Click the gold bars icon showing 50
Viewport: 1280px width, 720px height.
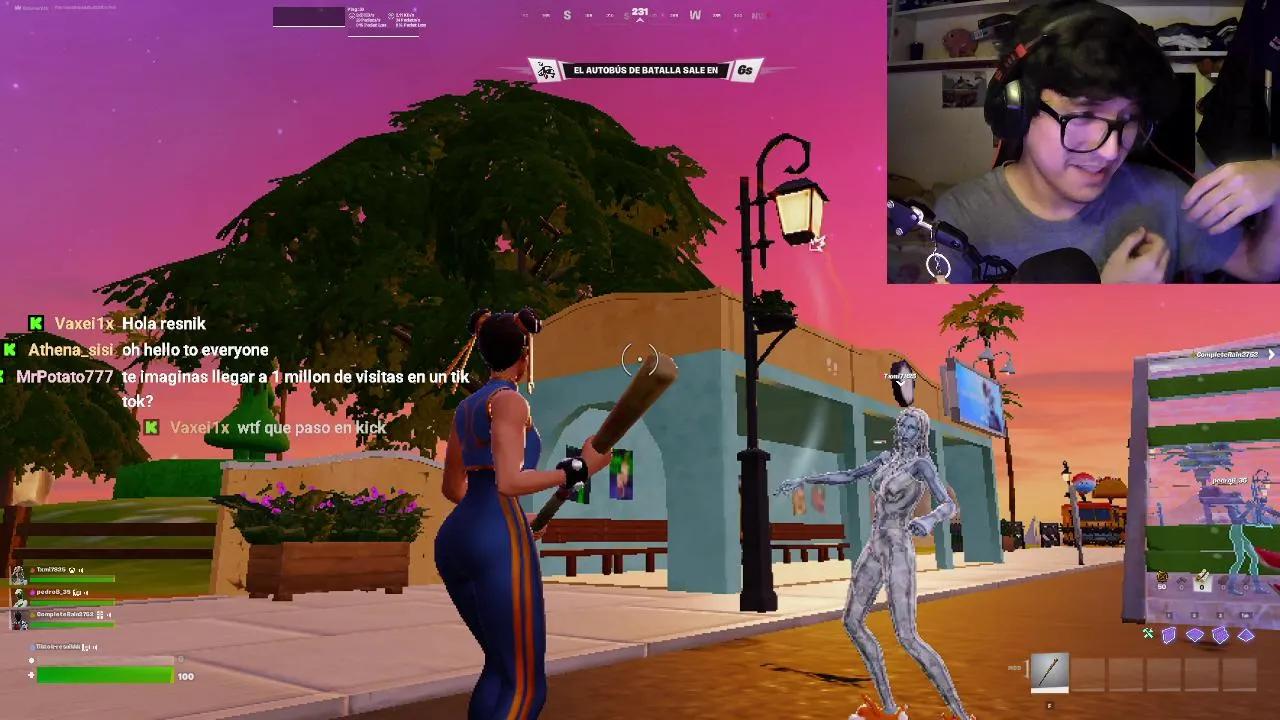coord(1161,578)
